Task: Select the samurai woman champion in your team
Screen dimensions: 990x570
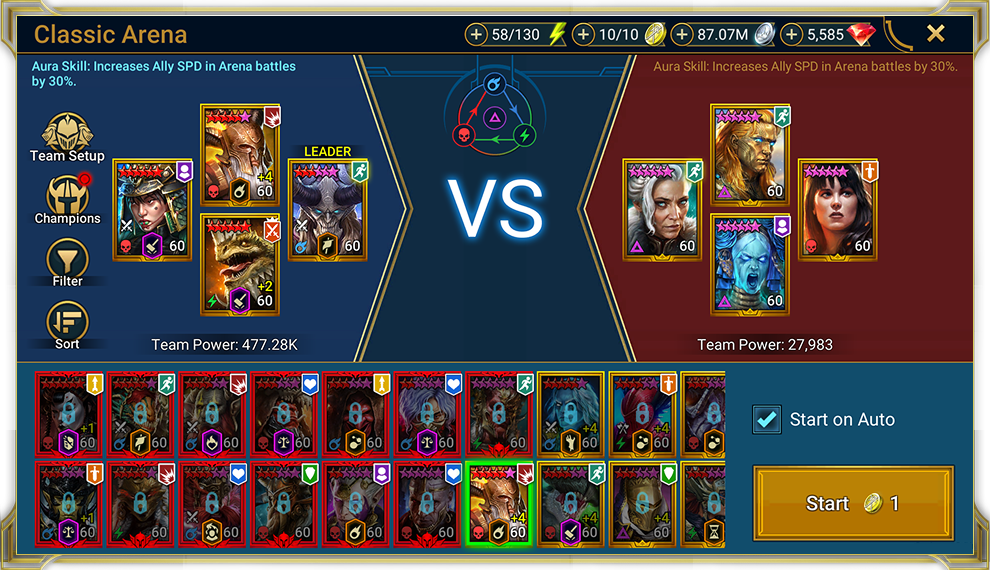Action: pyautogui.click(x=151, y=209)
